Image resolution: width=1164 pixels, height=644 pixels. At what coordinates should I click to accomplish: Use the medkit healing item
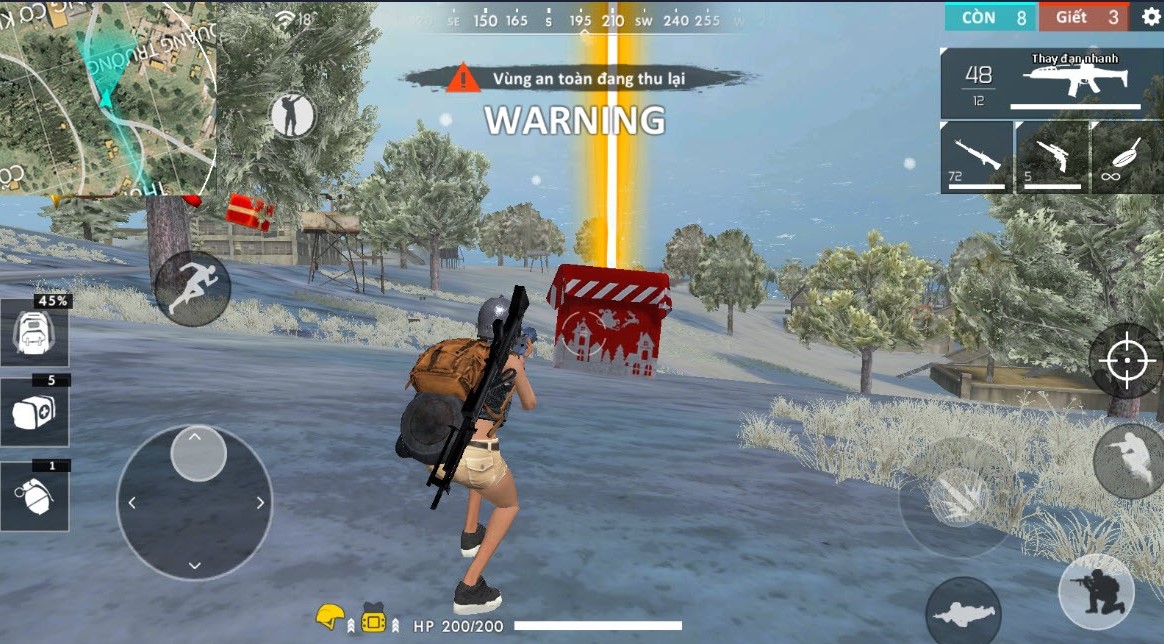34,412
